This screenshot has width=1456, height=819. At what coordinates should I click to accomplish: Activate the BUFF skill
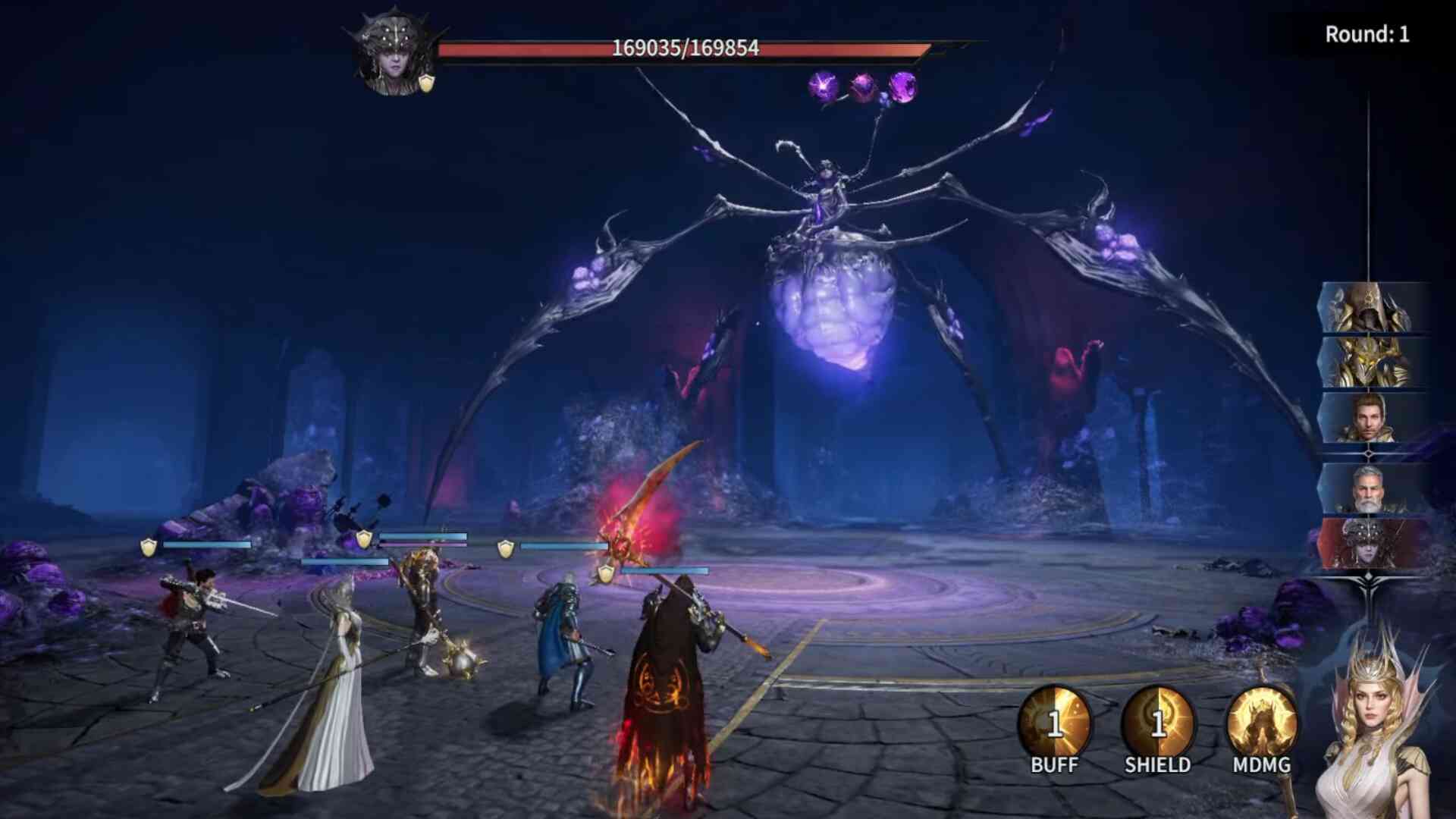pyautogui.click(x=1054, y=725)
